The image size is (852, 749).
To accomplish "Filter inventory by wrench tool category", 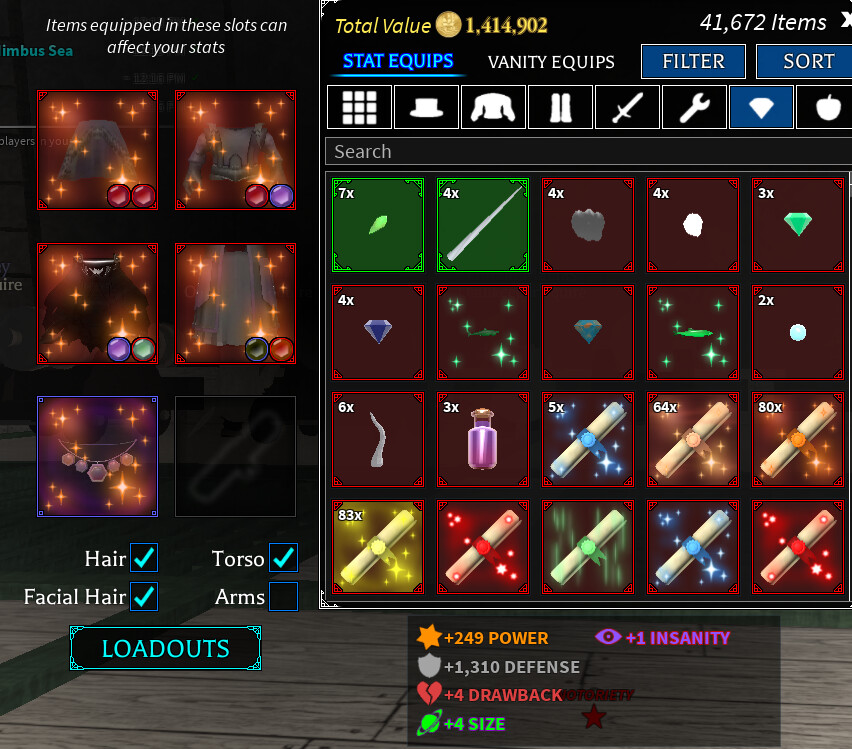I will click(x=694, y=107).
